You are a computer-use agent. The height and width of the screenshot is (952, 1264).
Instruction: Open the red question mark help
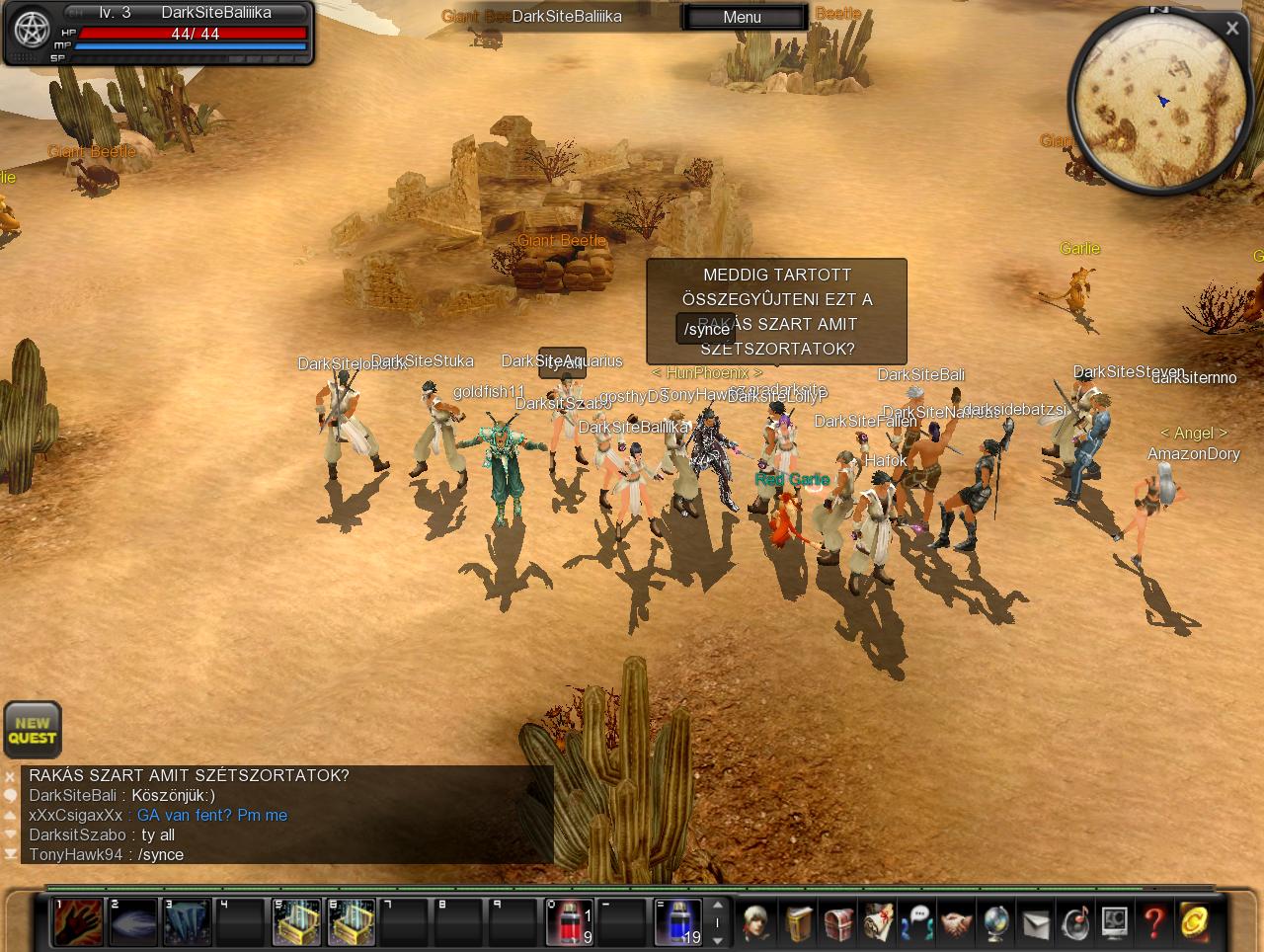click(1153, 923)
